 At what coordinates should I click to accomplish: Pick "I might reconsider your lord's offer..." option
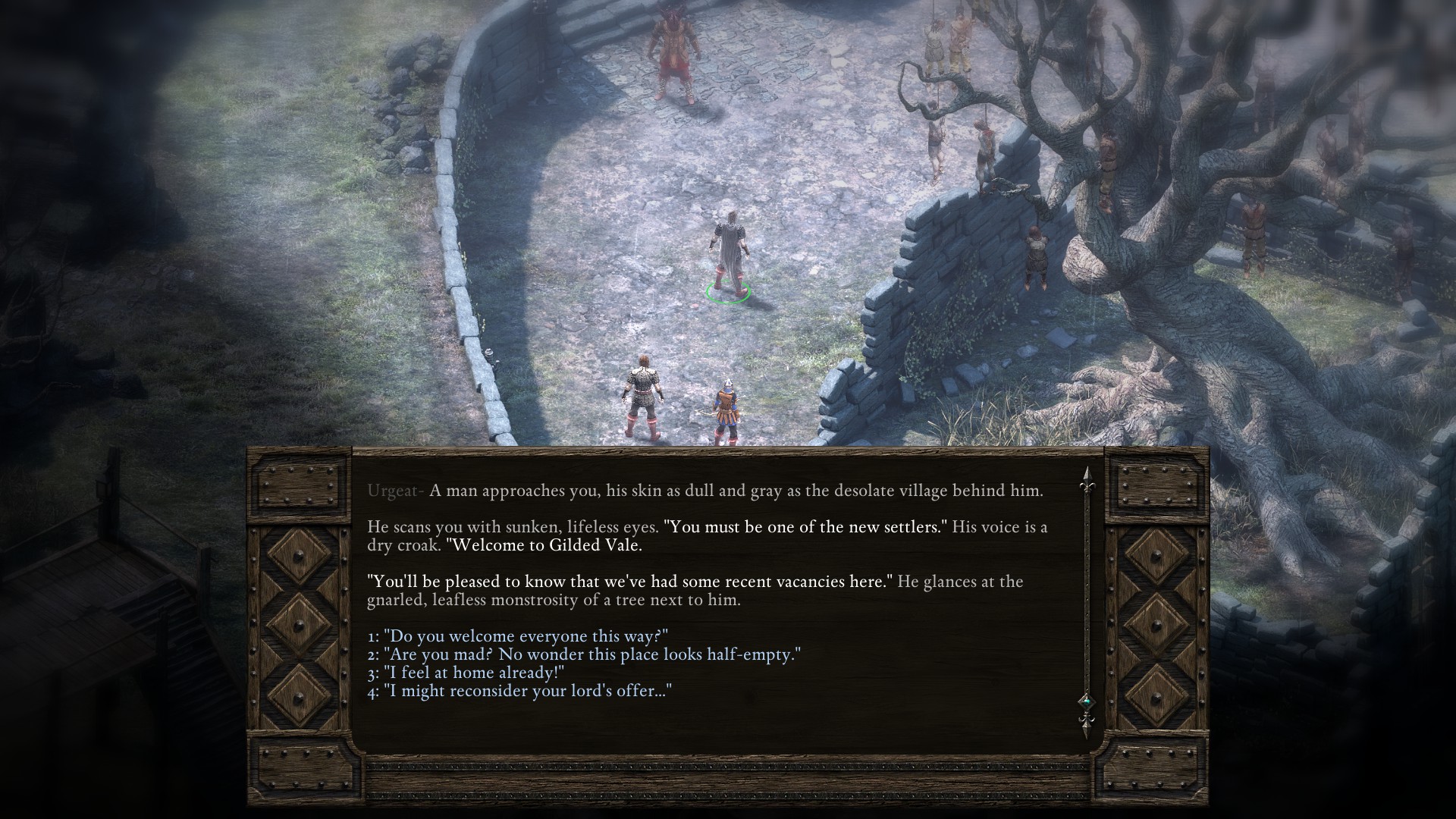[520, 691]
